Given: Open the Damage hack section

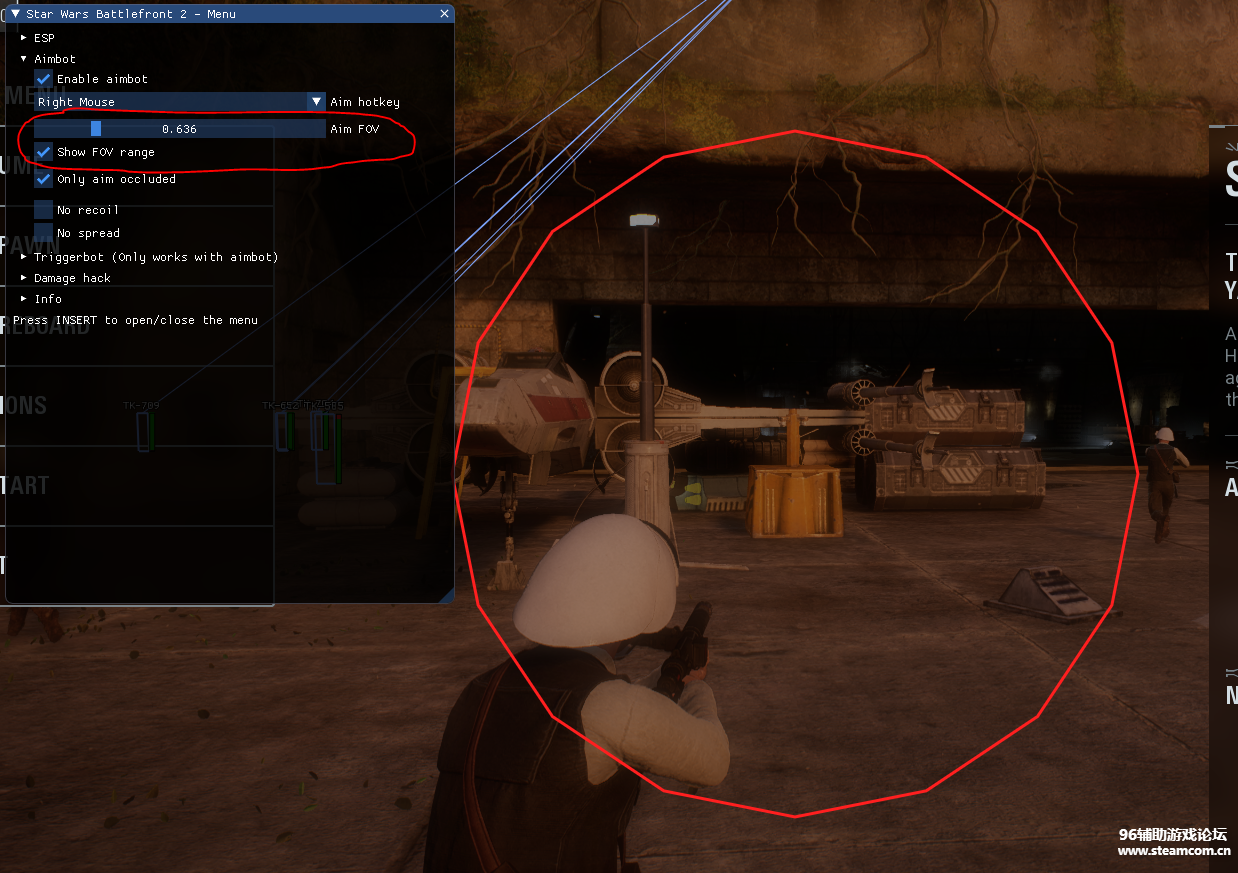Looking at the screenshot, I should (25, 278).
